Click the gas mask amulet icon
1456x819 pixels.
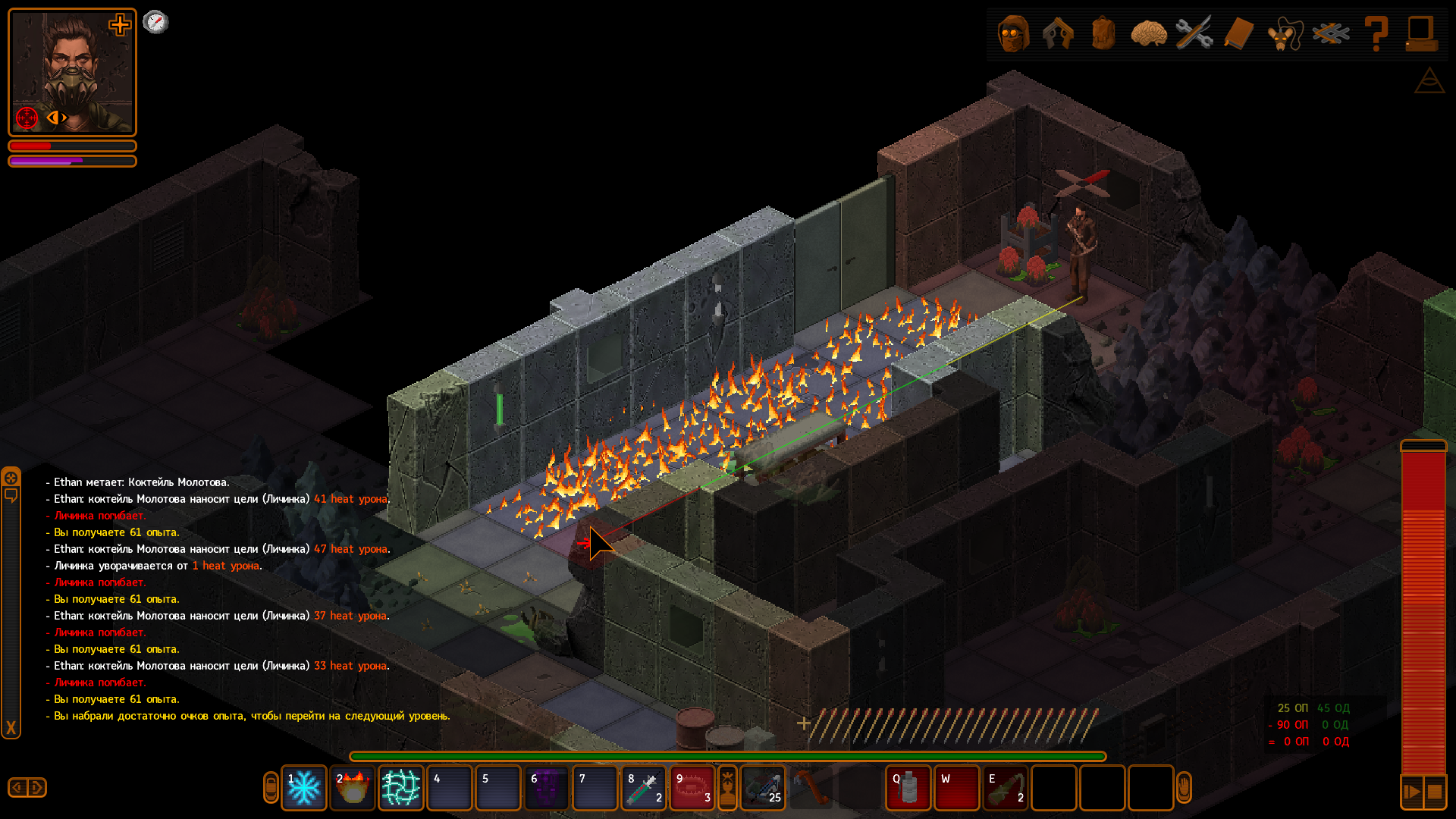coord(1283,33)
